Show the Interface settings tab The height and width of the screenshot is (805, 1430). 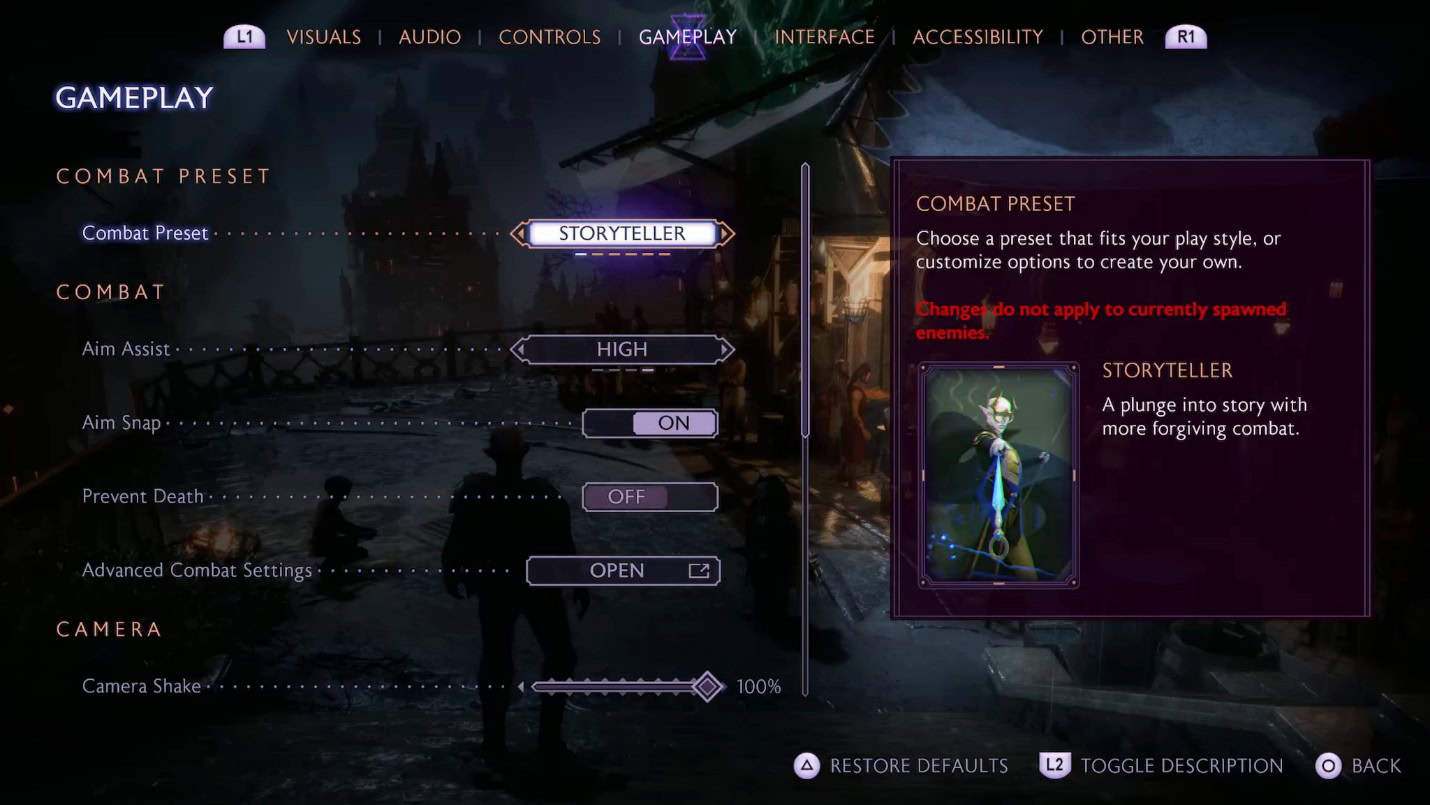[825, 37]
